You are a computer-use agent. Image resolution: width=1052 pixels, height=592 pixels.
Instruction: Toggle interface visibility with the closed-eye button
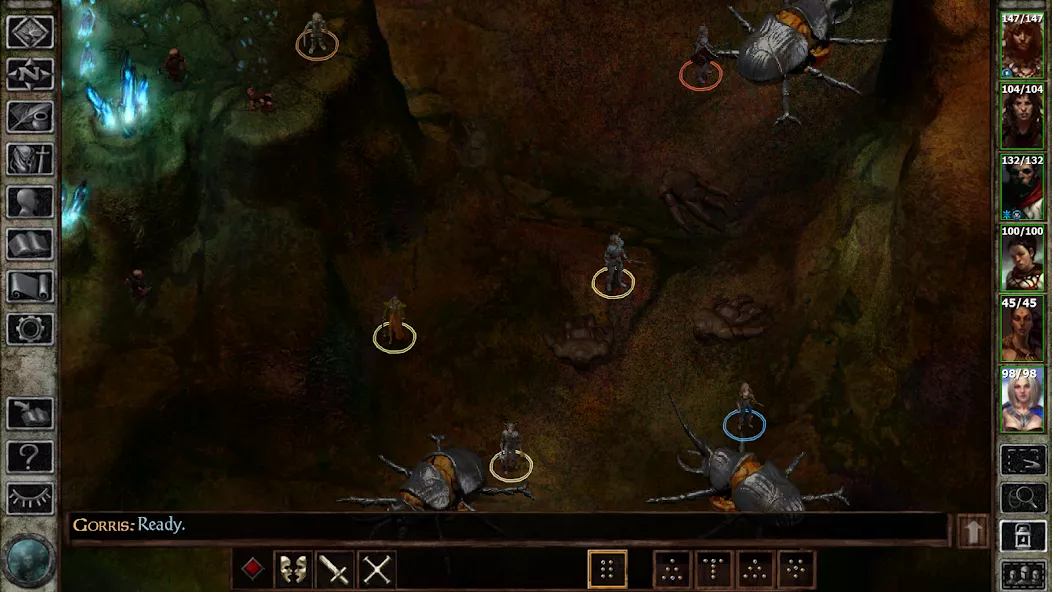(x=30, y=498)
